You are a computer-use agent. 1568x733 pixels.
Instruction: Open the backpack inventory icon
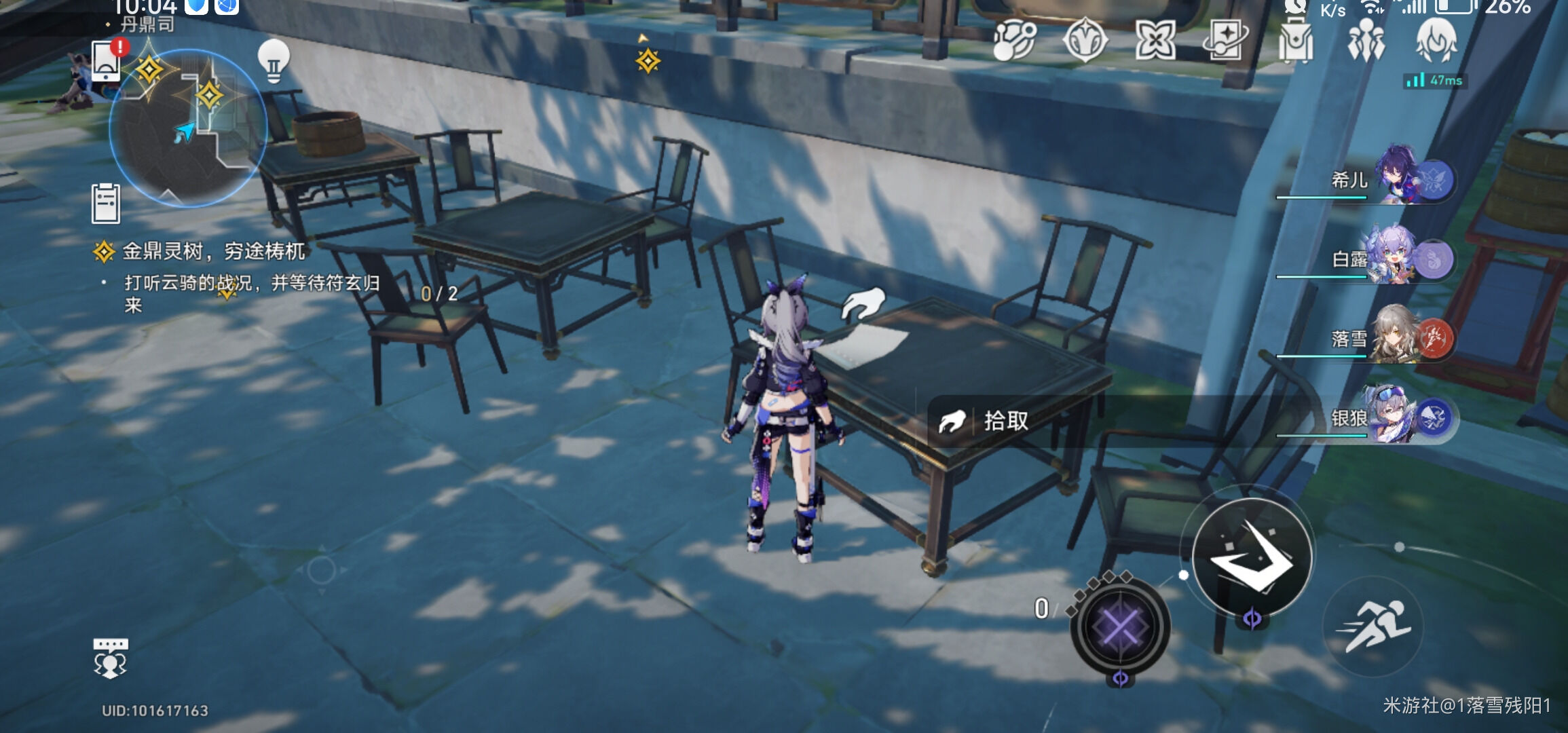pyautogui.click(x=1295, y=41)
